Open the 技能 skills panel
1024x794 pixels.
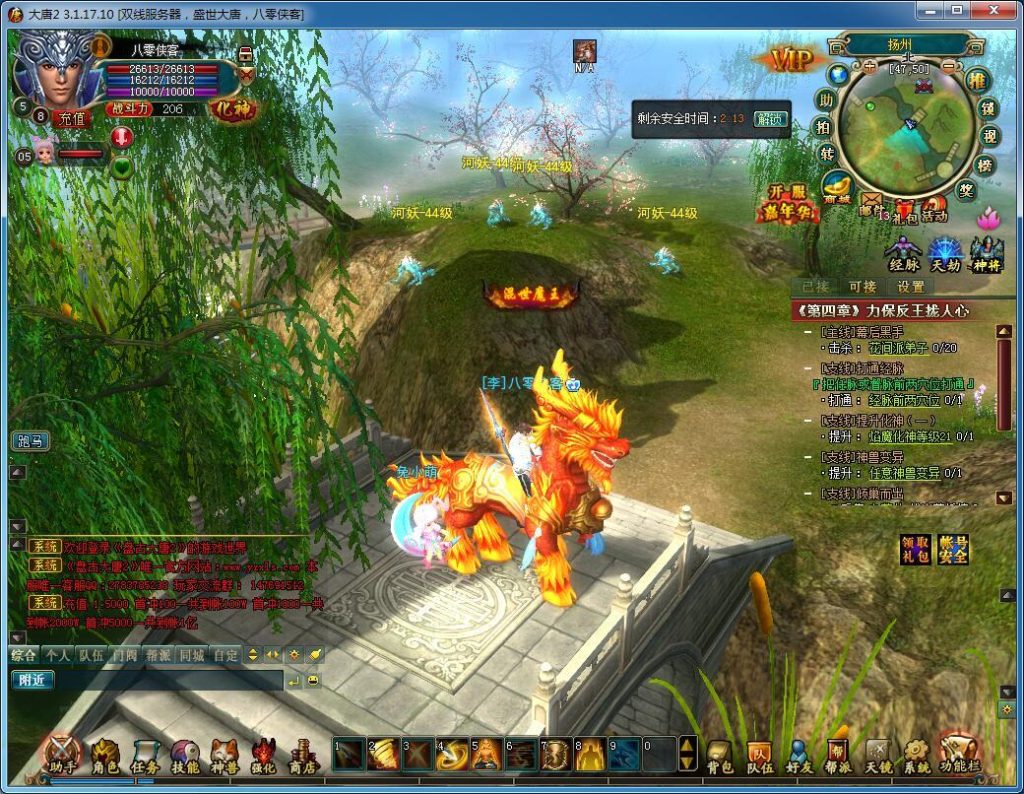pos(185,757)
